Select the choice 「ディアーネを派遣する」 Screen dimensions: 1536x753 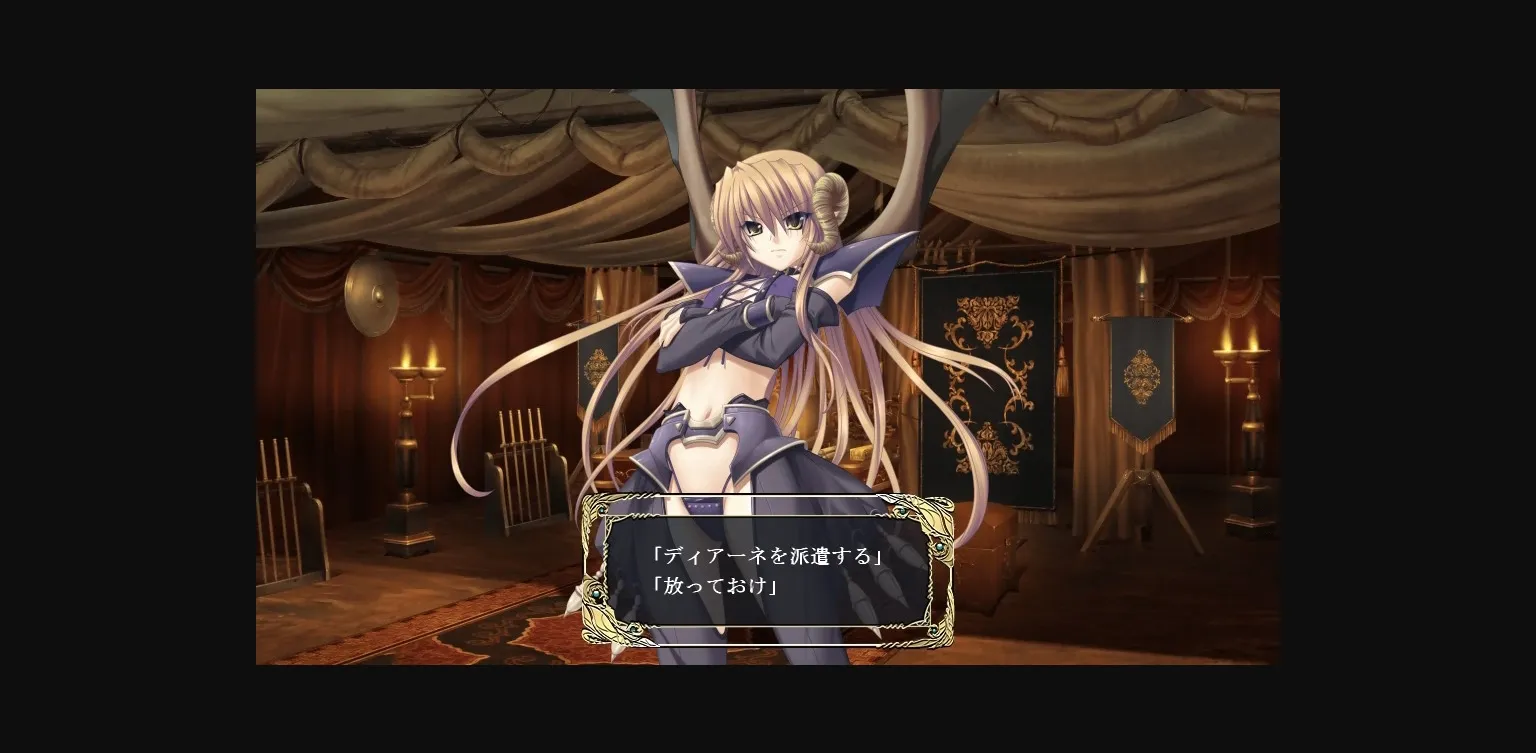[765, 555]
